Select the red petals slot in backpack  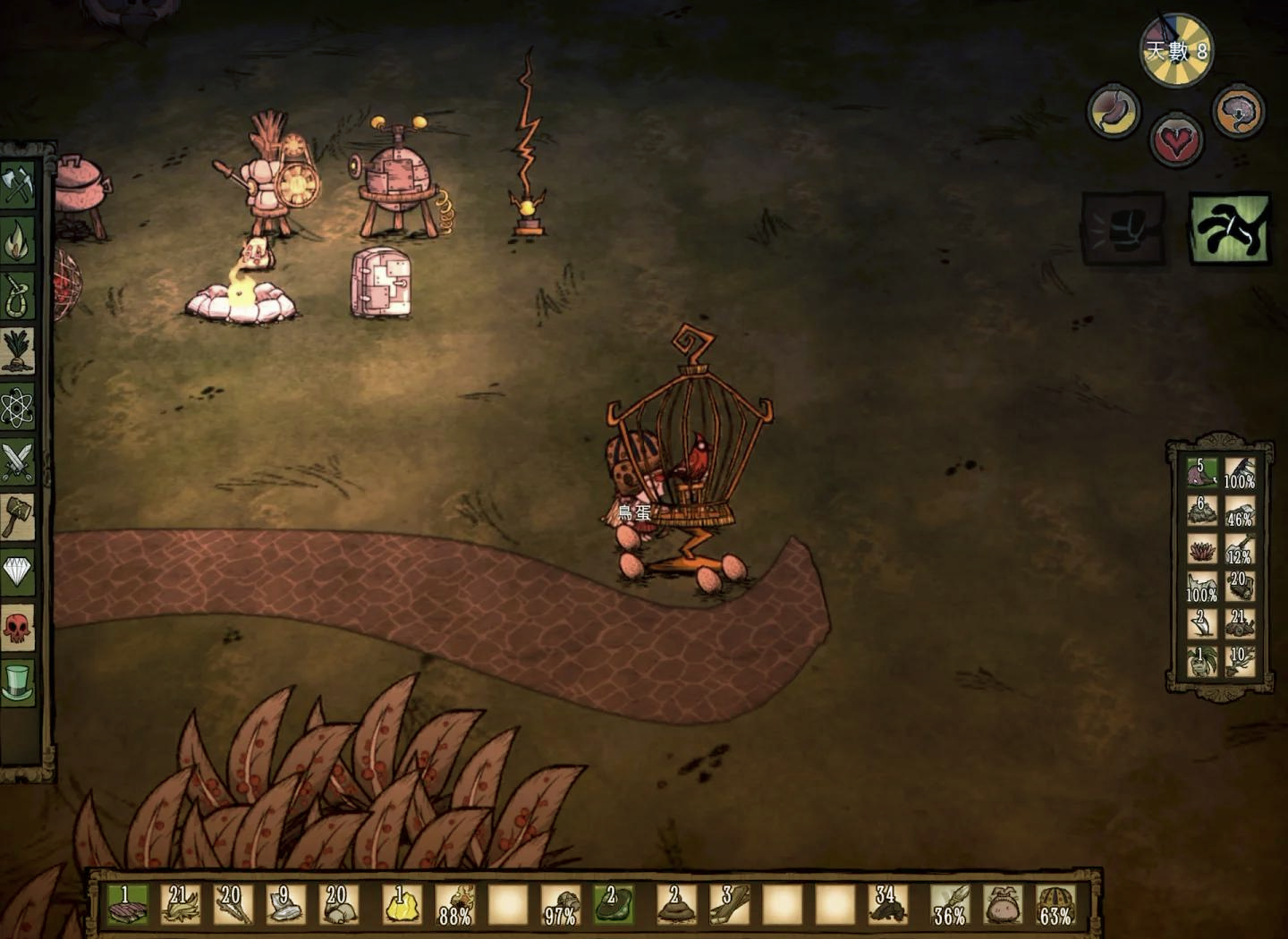pos(1202,548)
